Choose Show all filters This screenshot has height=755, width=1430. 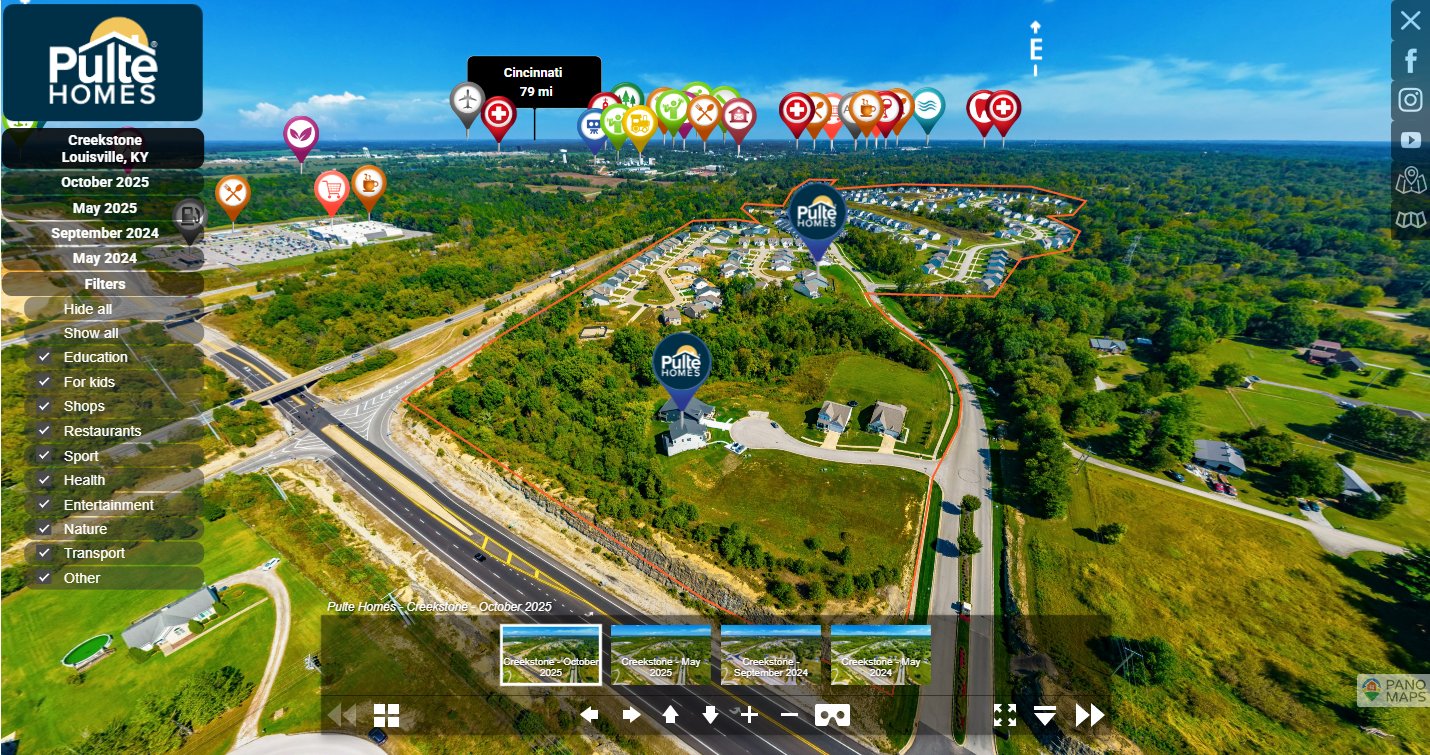point(91,333)
